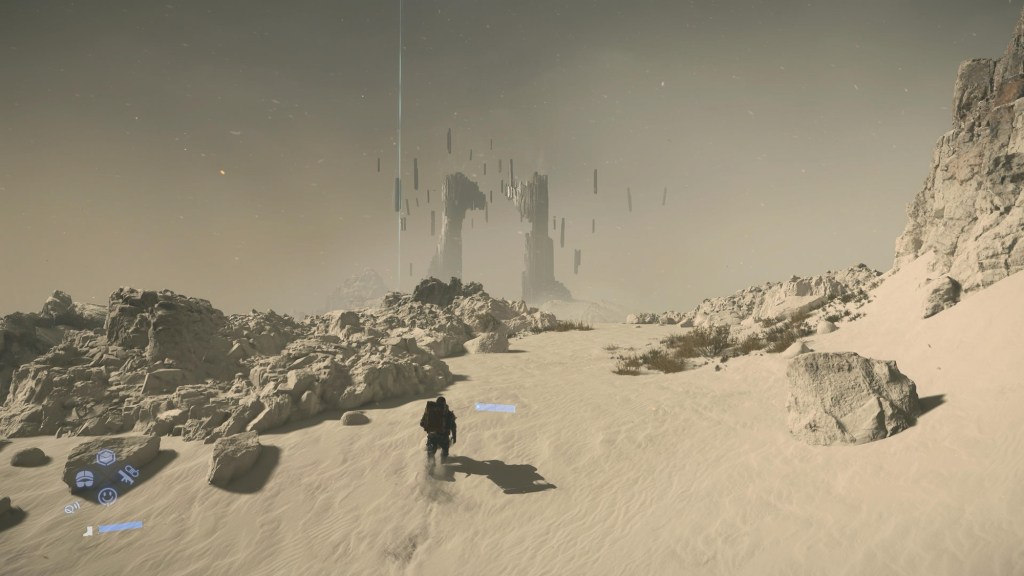Image resolution: width=1024 pixels, height=576 pixels.
Task: Open the ladder and rope tools icon
Action: click(128, 474)
